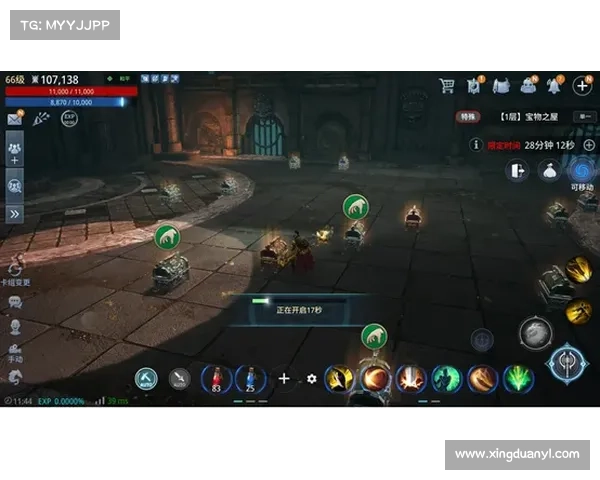
Task: Open the quick slot gear settings
Action: (312, 379)
